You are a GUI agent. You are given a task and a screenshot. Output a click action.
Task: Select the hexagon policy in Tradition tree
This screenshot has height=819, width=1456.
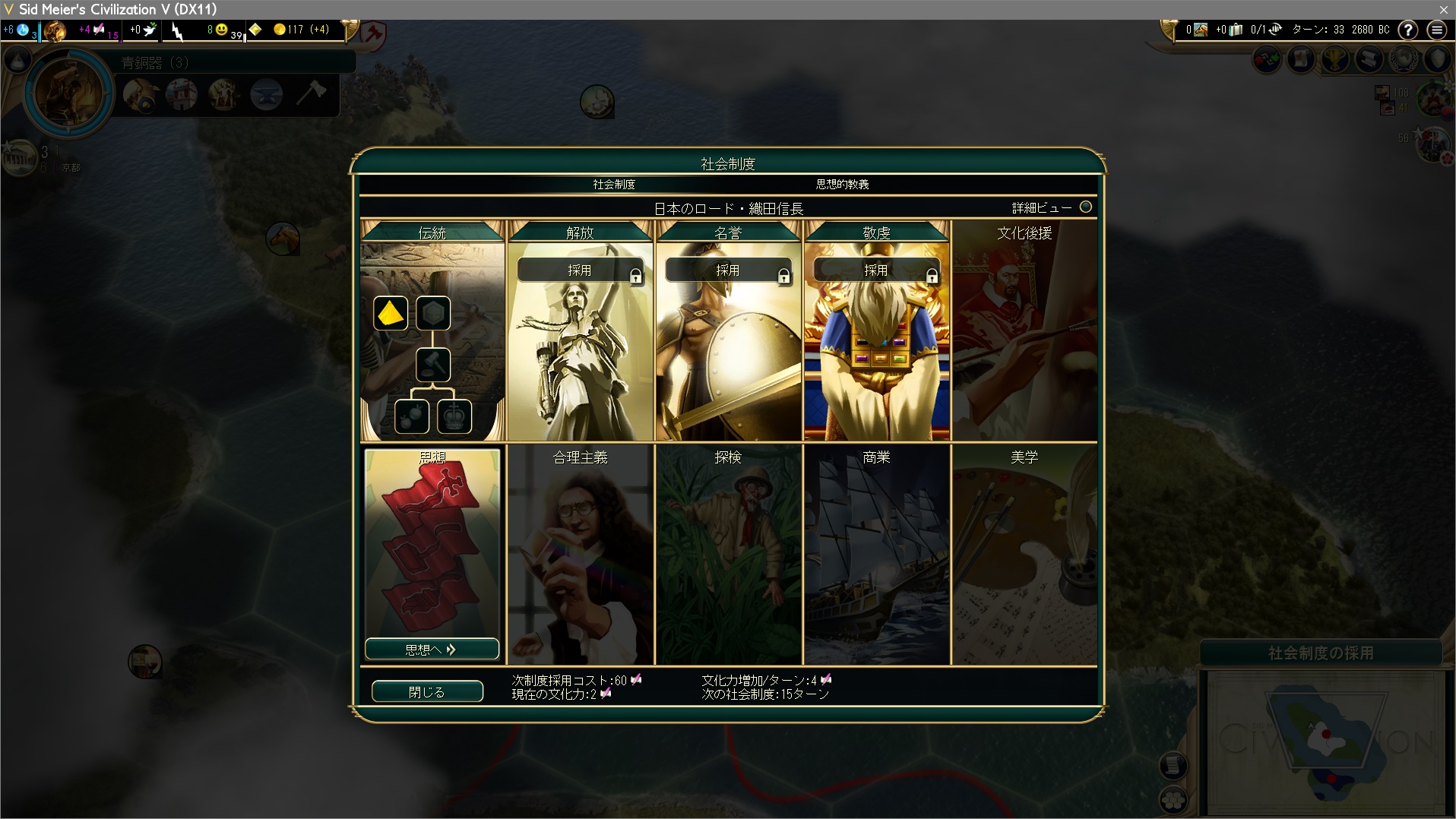[433, 314]
